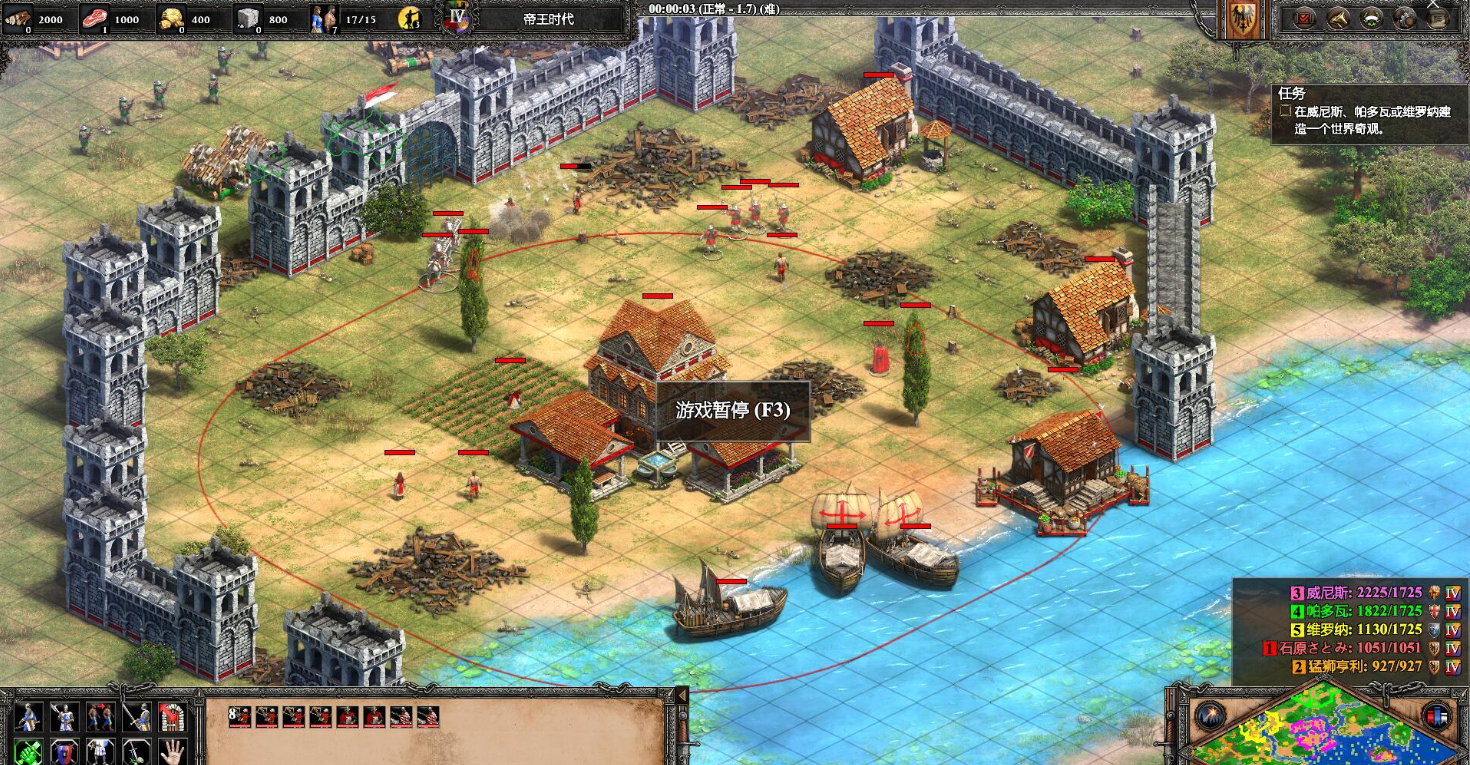1470x765 pixels.
Task: Open the objectives checkmark button
Action: coord(1305,18)
